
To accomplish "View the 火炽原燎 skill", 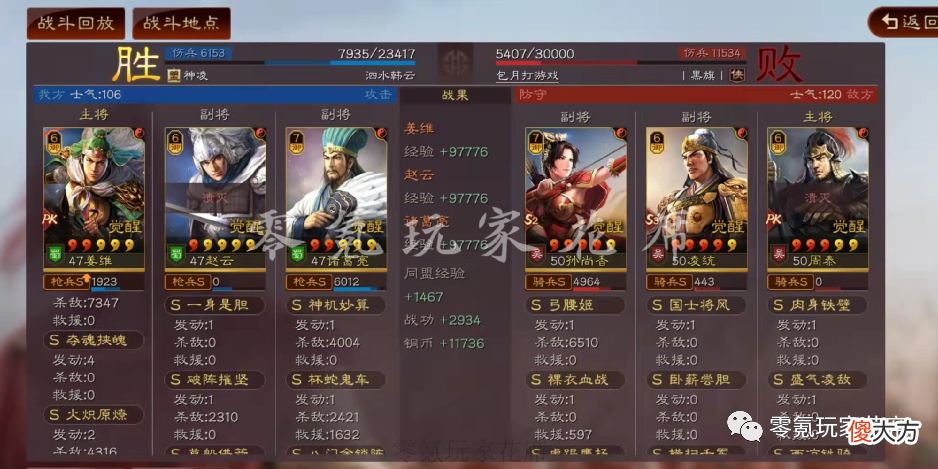I will pos(95,414).
